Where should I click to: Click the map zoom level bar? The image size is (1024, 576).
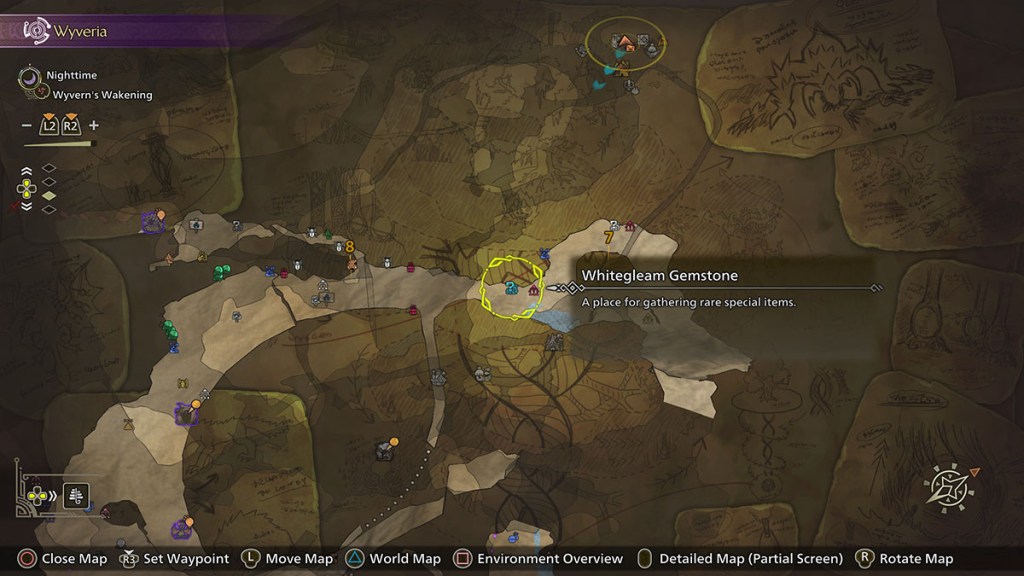coord(60,144)
